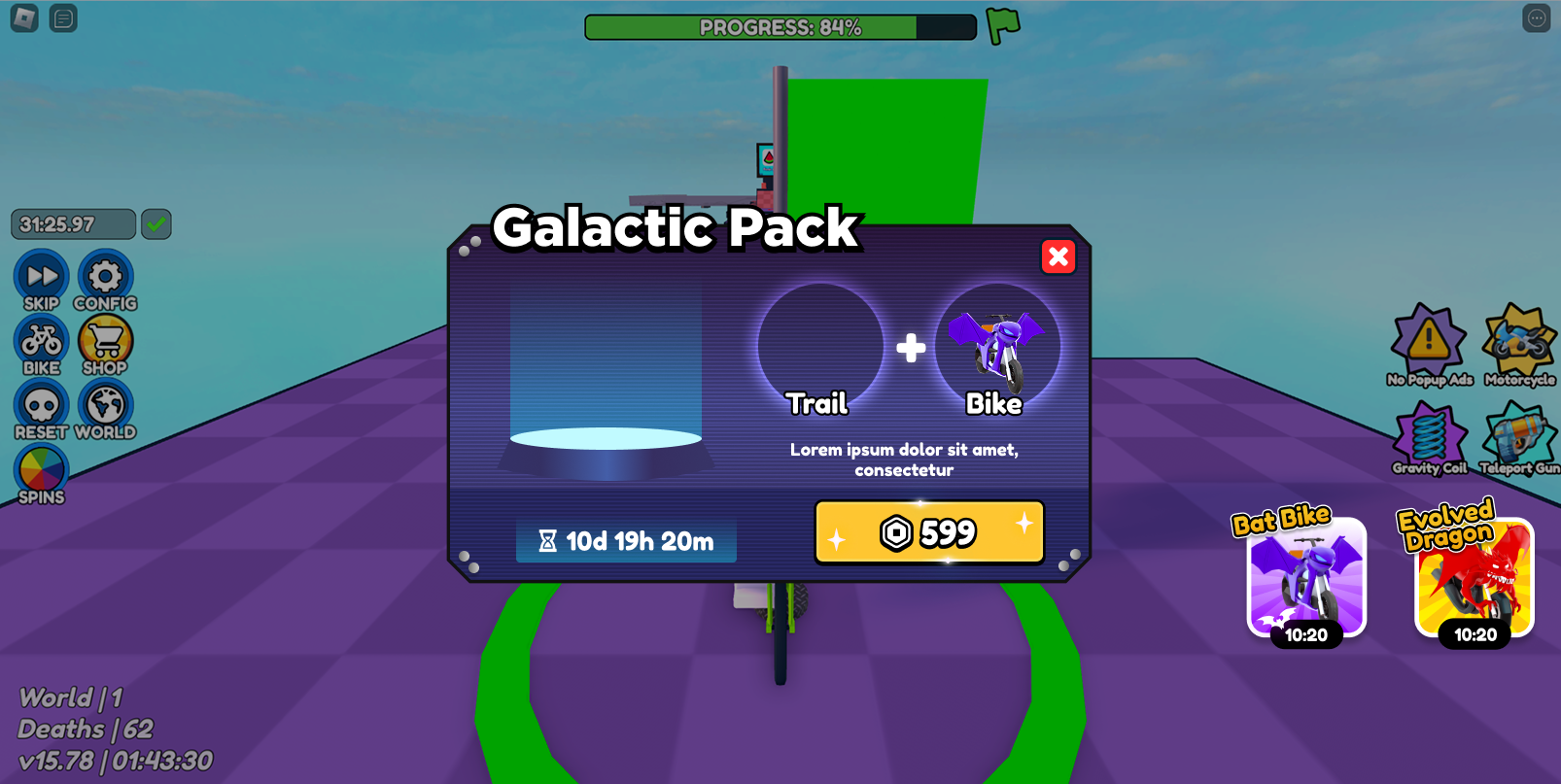This screenshot has height=784, width=1561.
Task: Select the Trail item circle
Action: (819, 347)
